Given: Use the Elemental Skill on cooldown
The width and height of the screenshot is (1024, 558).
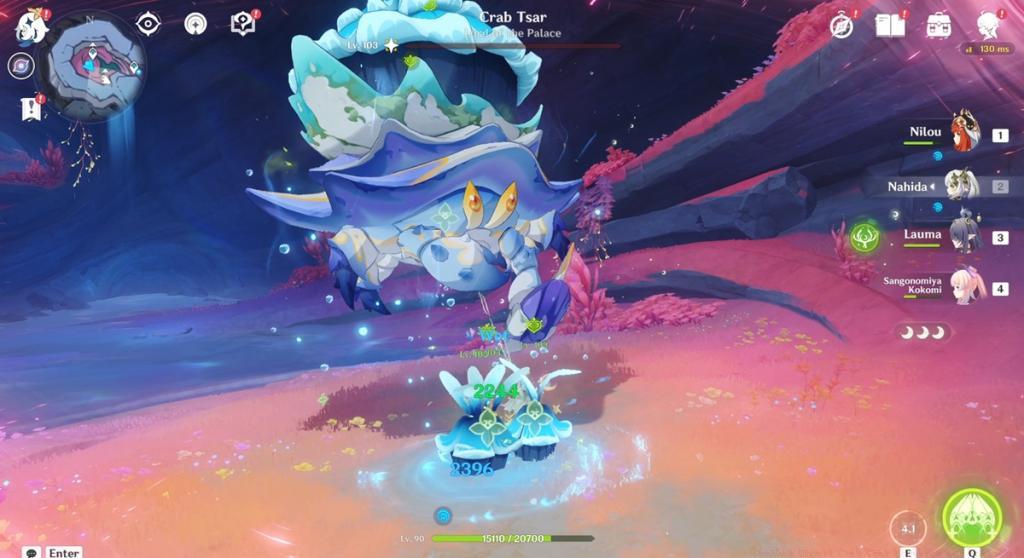Looking at the screenshot, I should (908, 528).
